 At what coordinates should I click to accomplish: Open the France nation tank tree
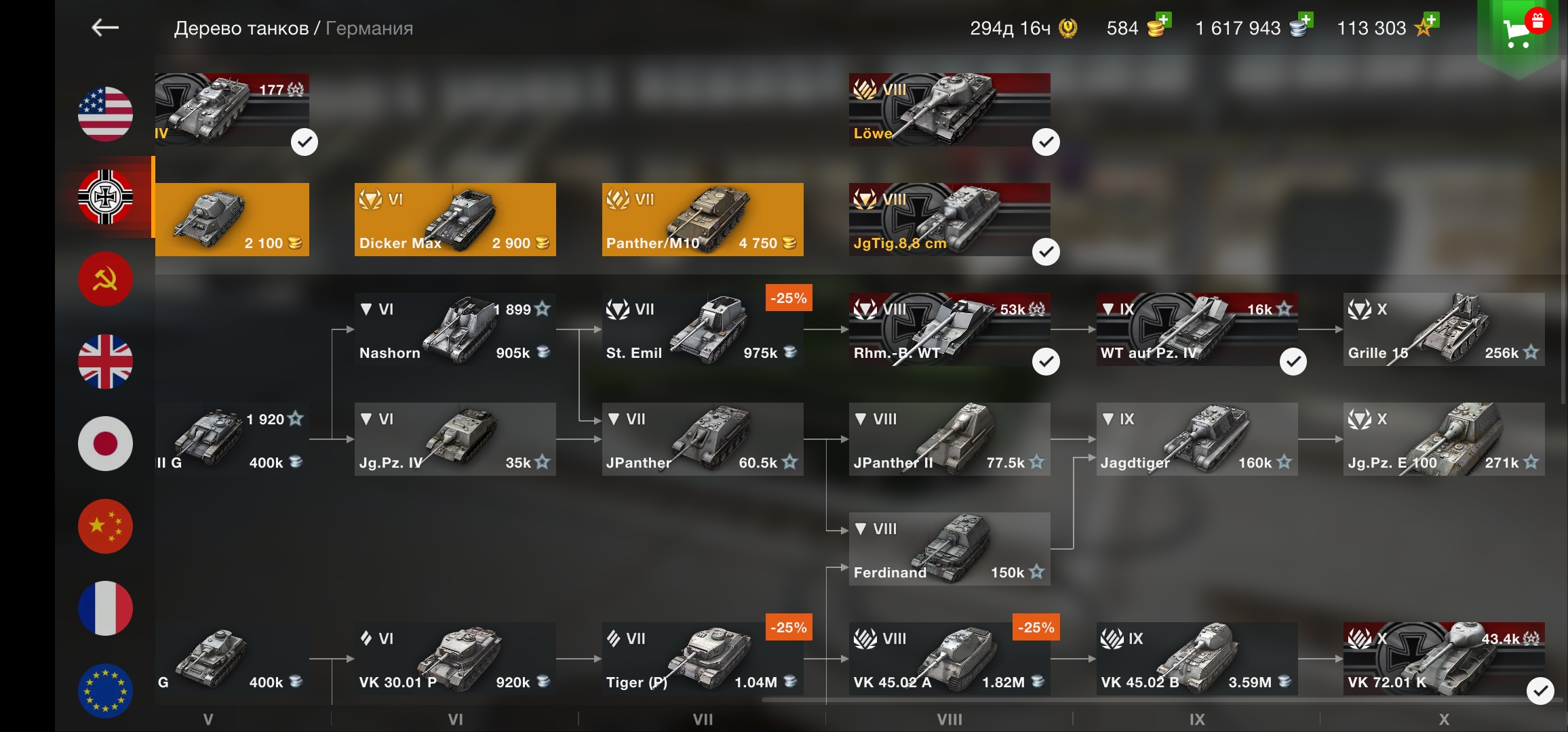[x=105, y=609]
